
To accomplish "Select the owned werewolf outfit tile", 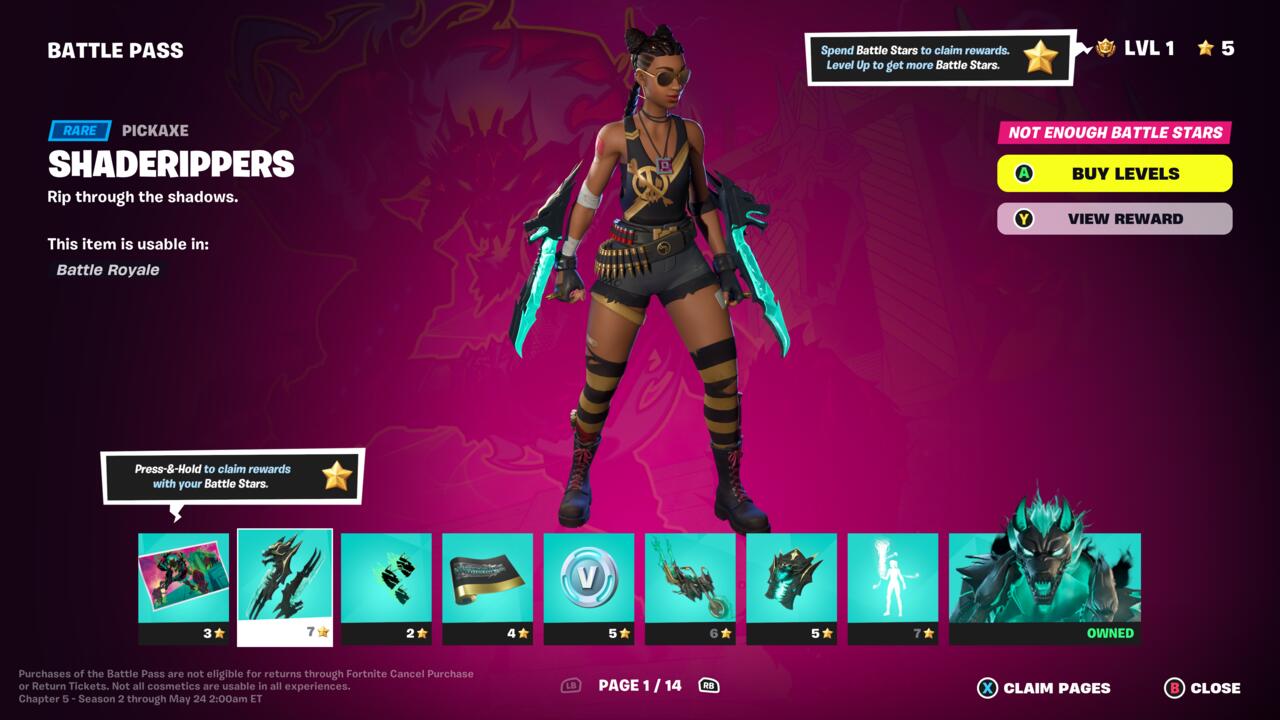I will pos(1044,587).
